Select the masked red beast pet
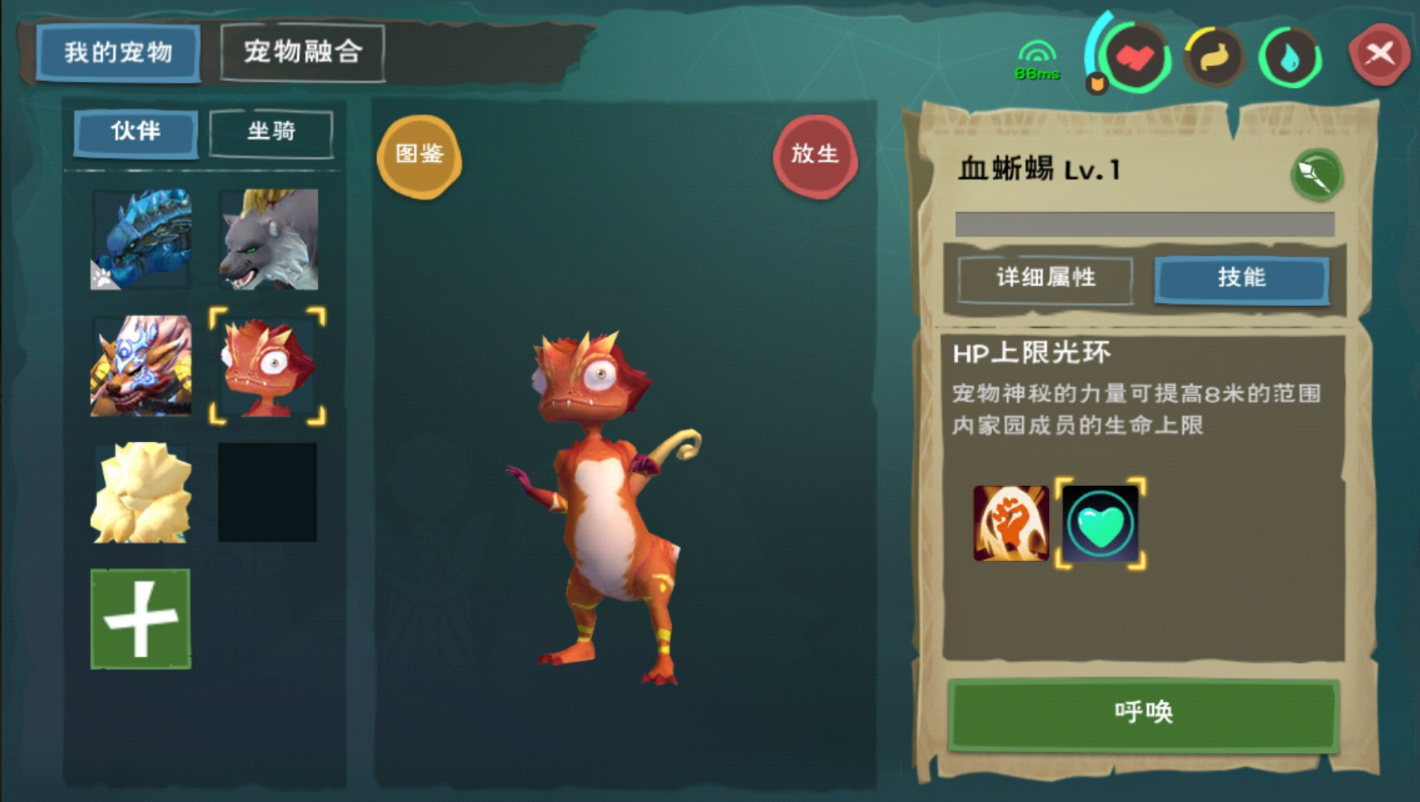This screenshot has height=802, width=1420. point(141,366)
